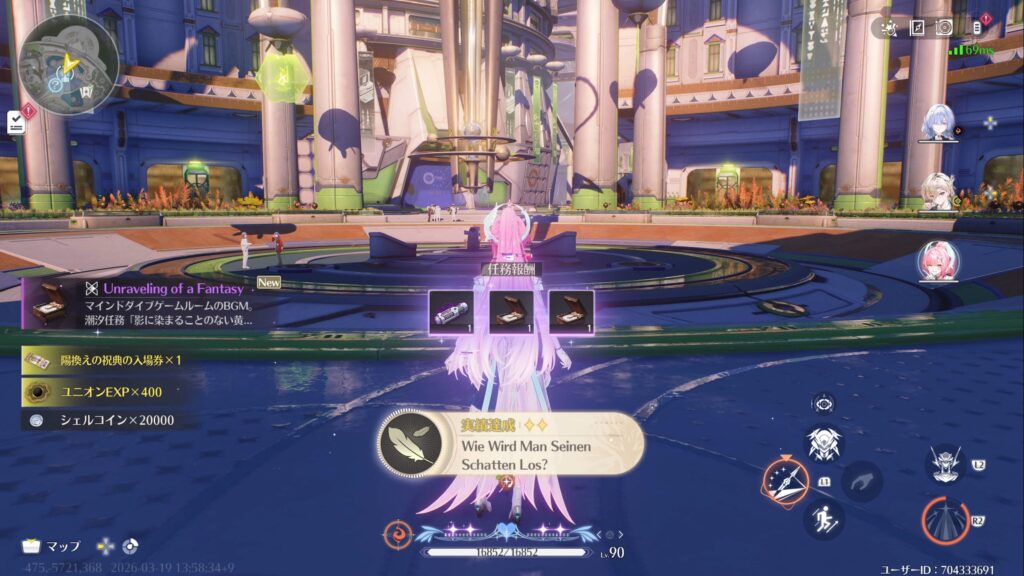This screenshot has width=1024, height=576.
Task: Open the sparkle event icon in top bar
Action: pyautogui.click(x=889, y=27)
